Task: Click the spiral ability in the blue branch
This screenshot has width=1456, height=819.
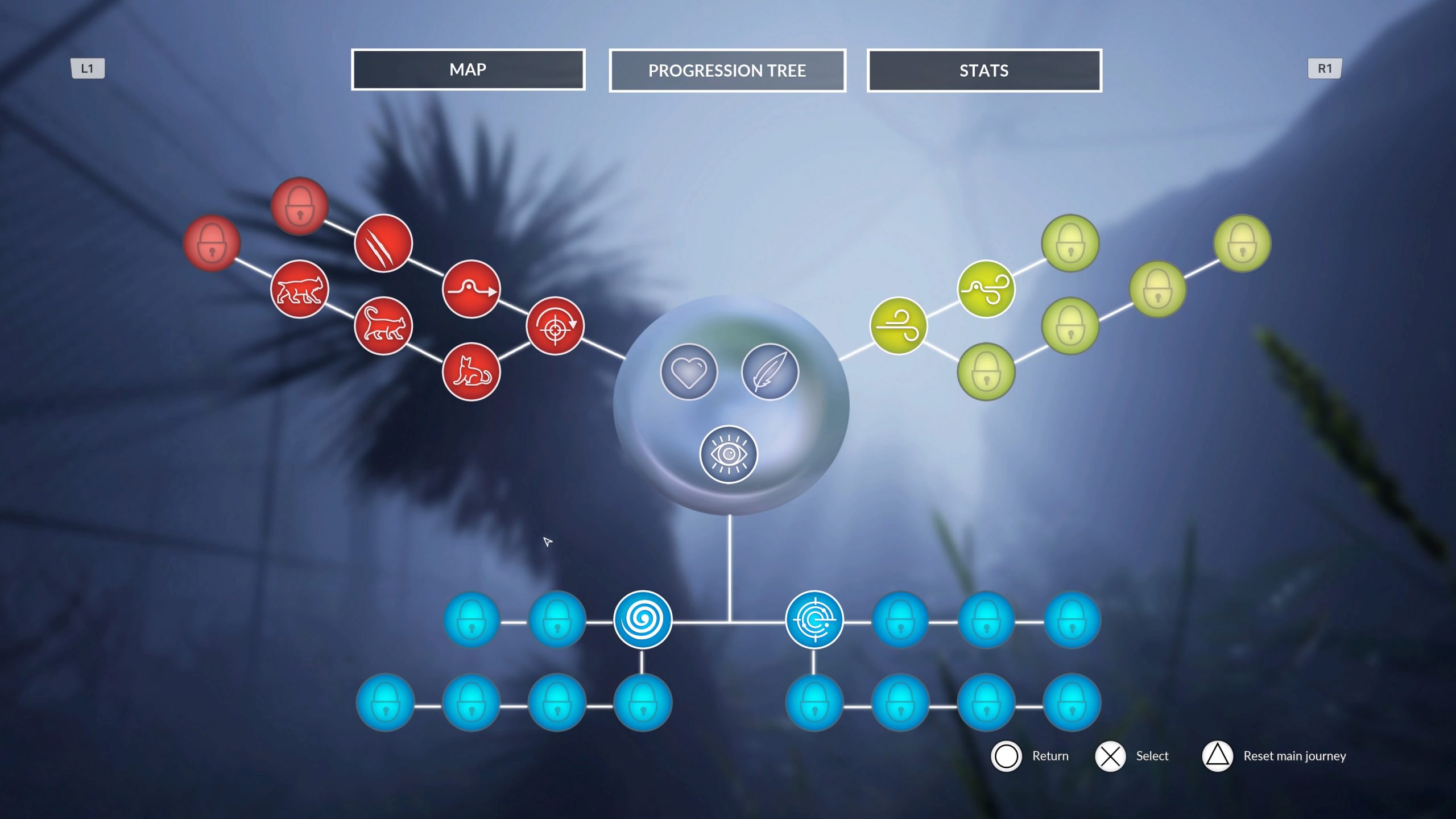Action: pos(642,619)
